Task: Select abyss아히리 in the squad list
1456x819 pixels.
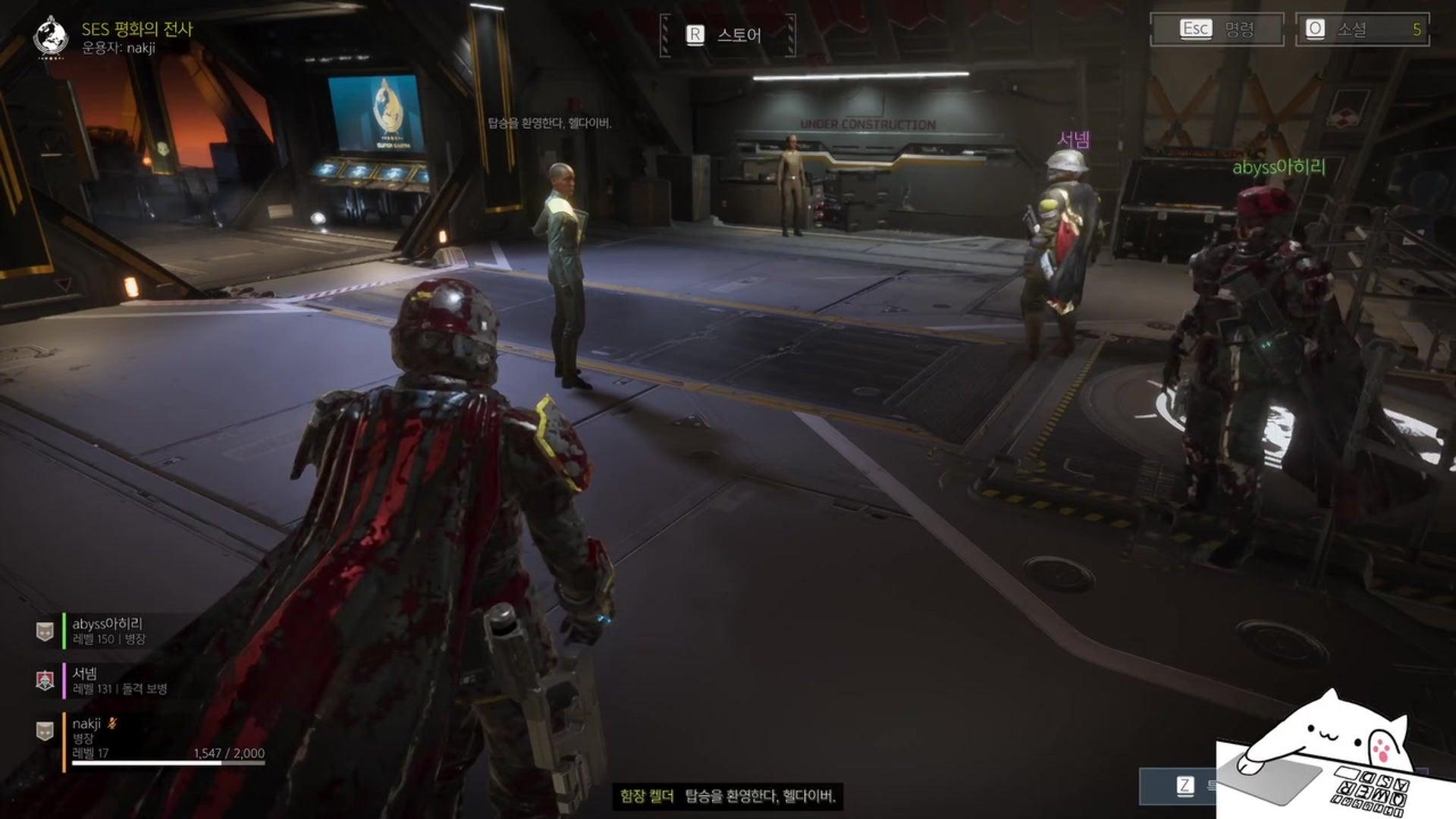Action: (x=107, y=631)
